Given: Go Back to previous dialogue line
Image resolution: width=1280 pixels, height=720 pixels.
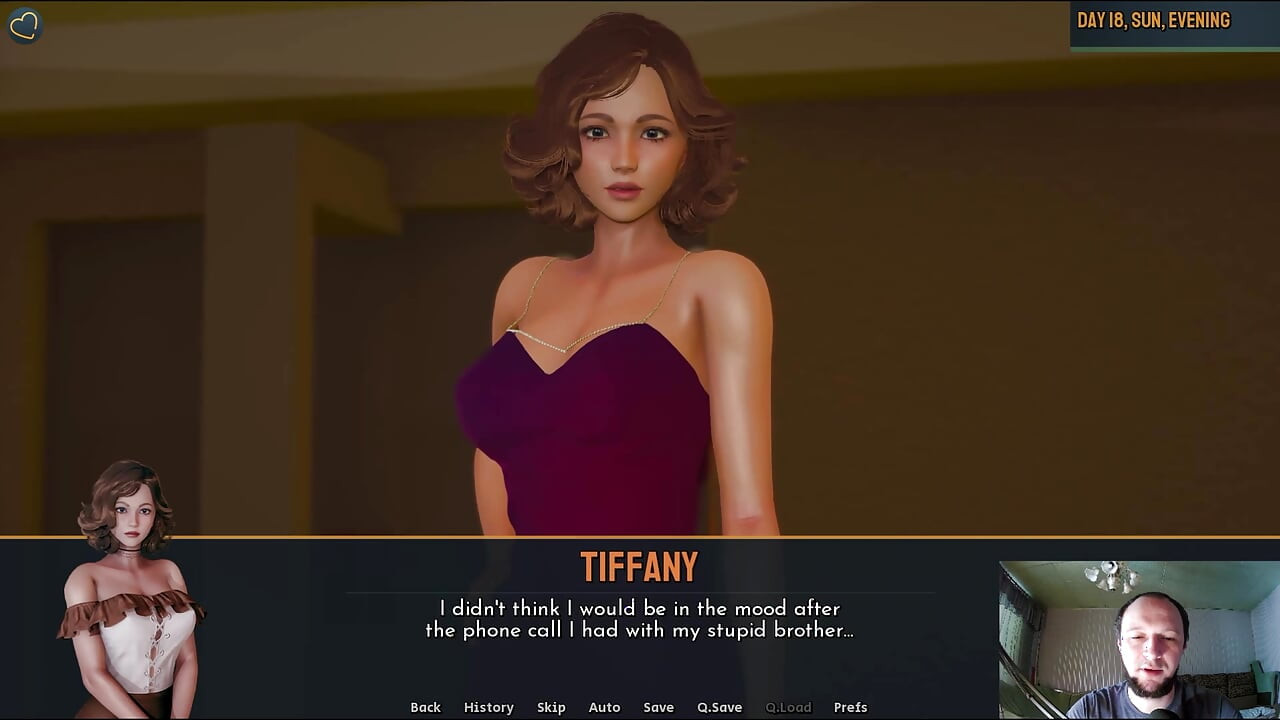Looking at the screenshot, I should [x=425, y=707].
